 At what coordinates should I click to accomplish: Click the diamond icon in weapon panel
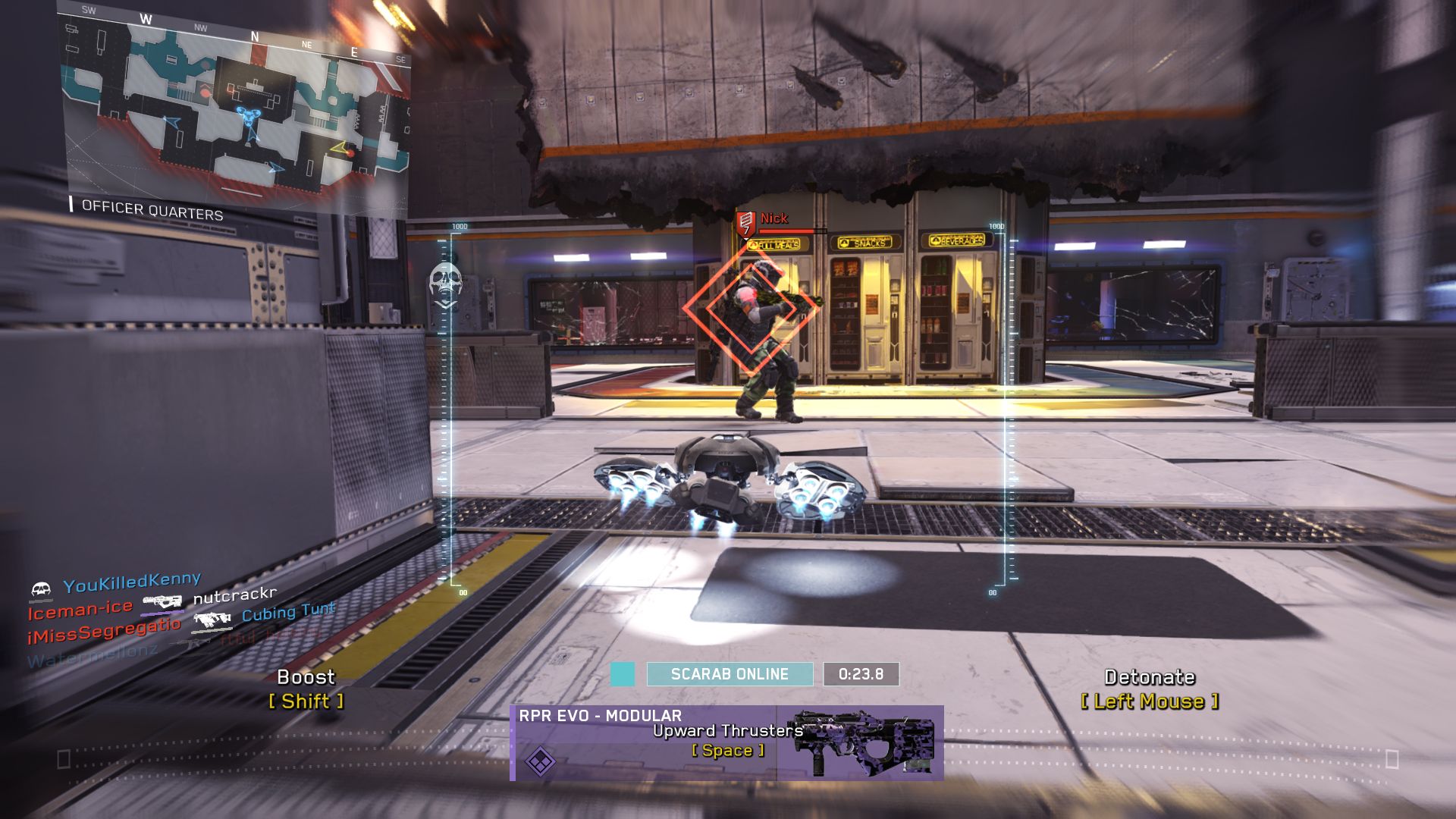coord(540,761)
